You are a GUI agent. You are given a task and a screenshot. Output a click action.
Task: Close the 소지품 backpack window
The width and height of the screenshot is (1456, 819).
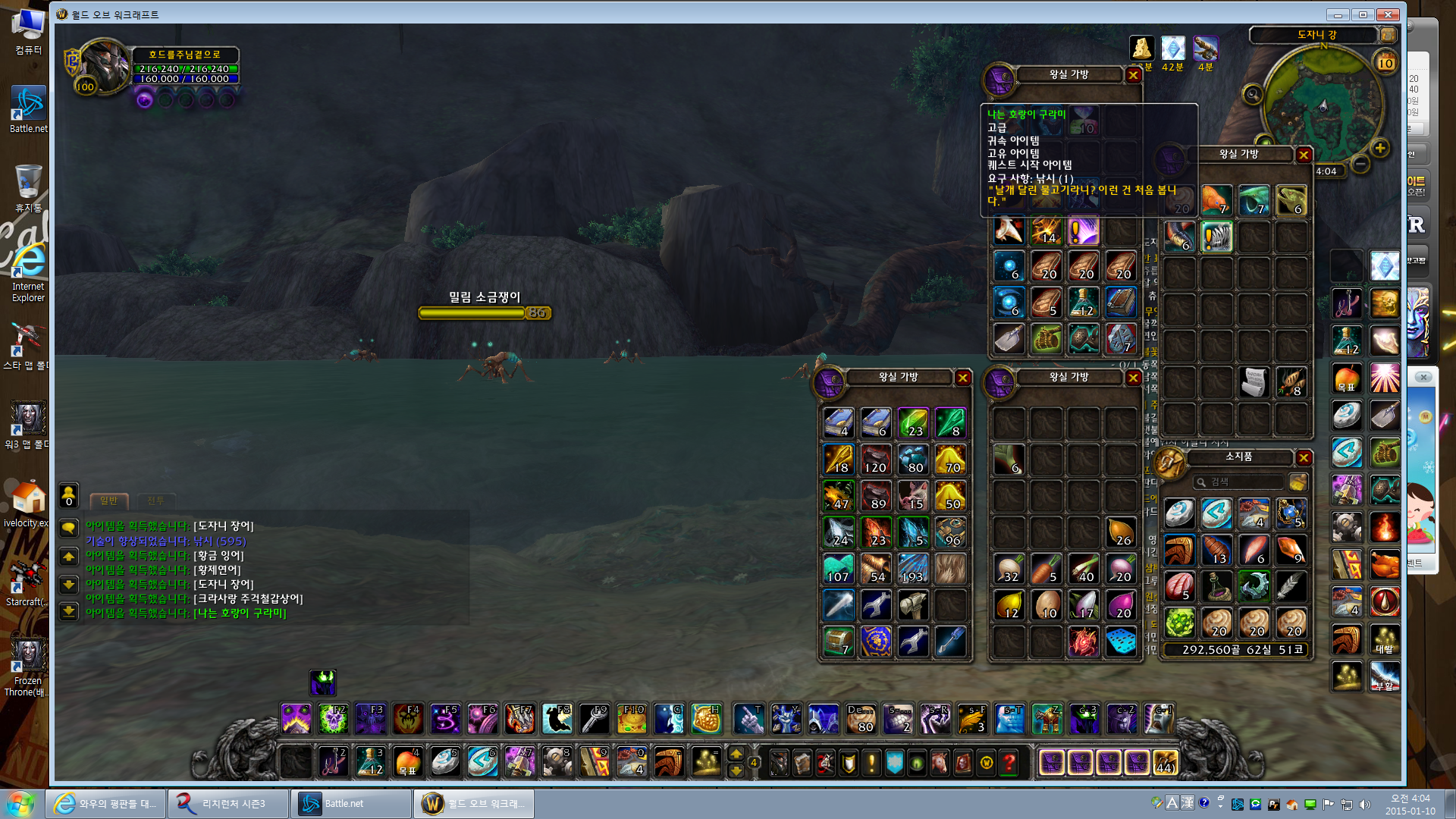click(1304, 457)
